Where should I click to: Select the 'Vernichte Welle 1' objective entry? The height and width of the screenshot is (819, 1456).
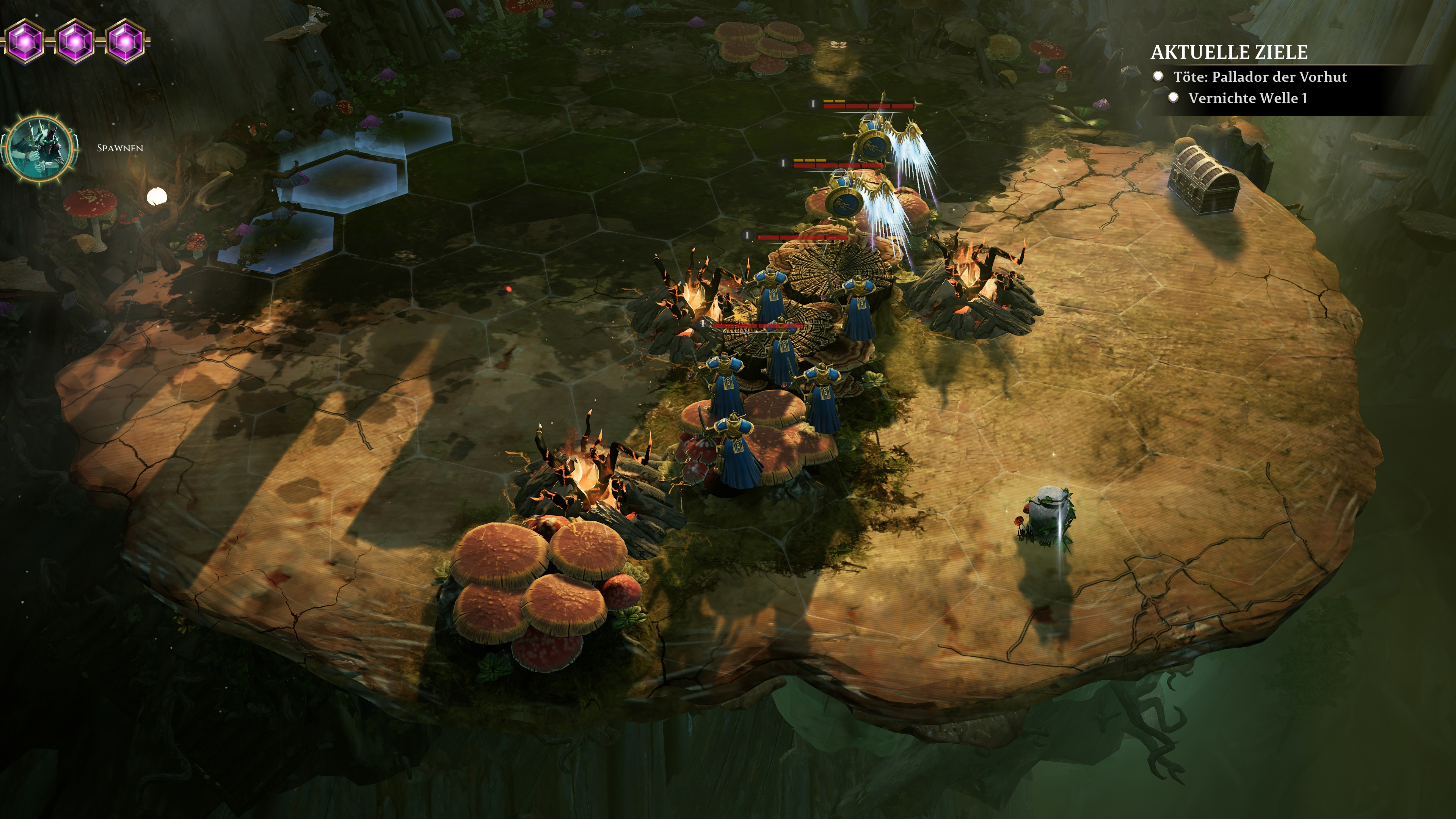1247,98
